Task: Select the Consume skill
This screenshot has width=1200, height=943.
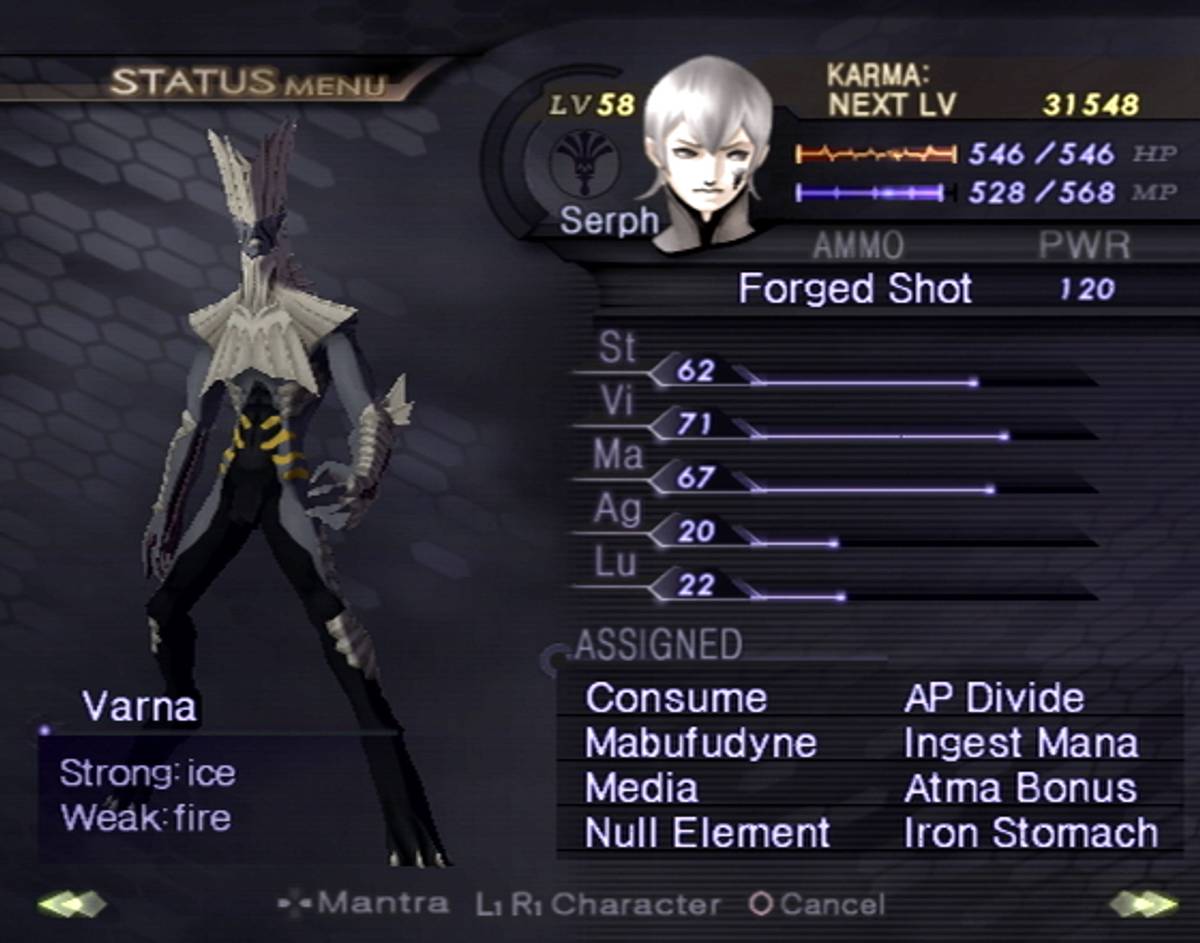Action: click(676, 698)
